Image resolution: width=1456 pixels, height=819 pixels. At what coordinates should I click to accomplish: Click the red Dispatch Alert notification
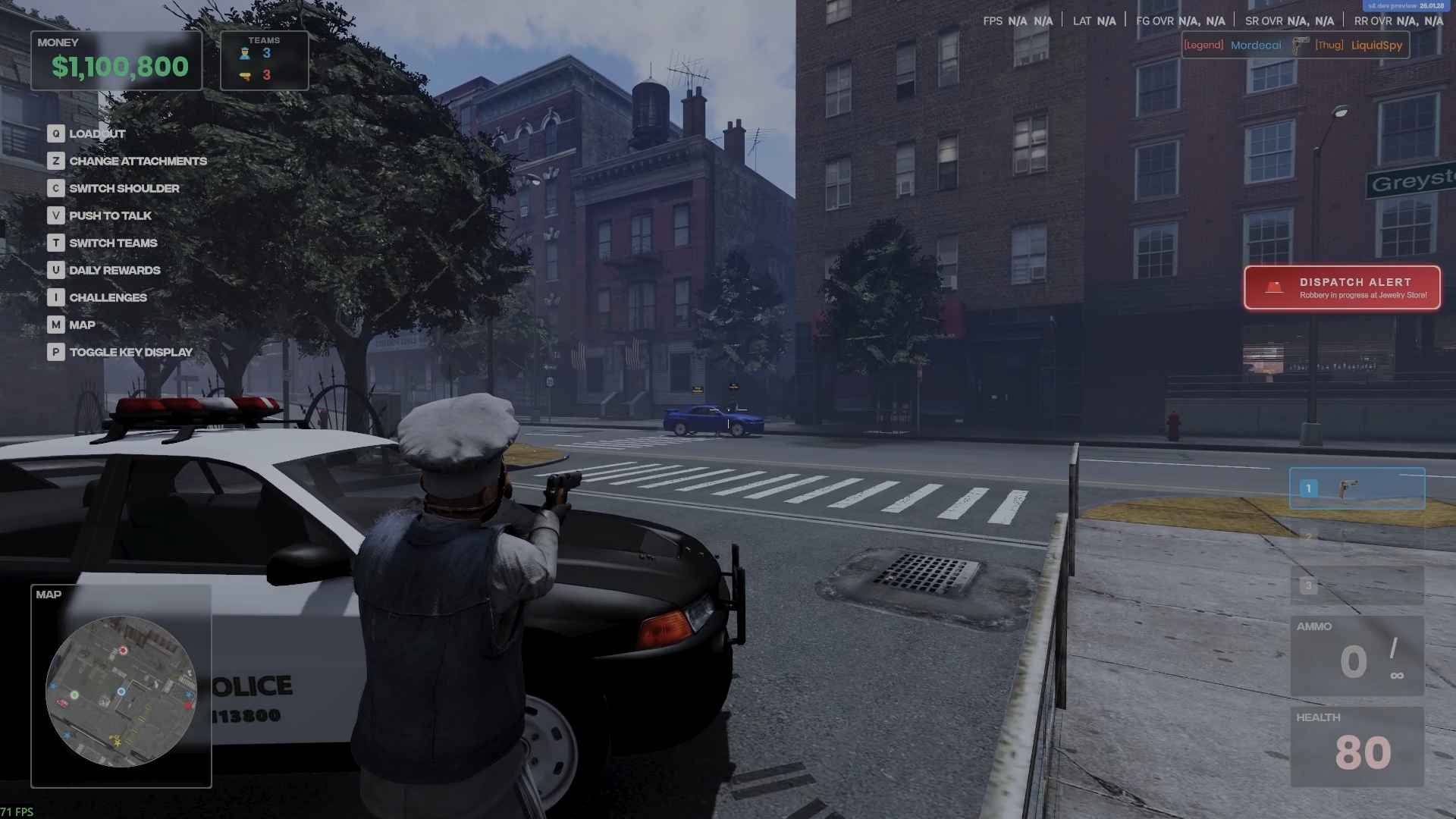coord(1341,287)
